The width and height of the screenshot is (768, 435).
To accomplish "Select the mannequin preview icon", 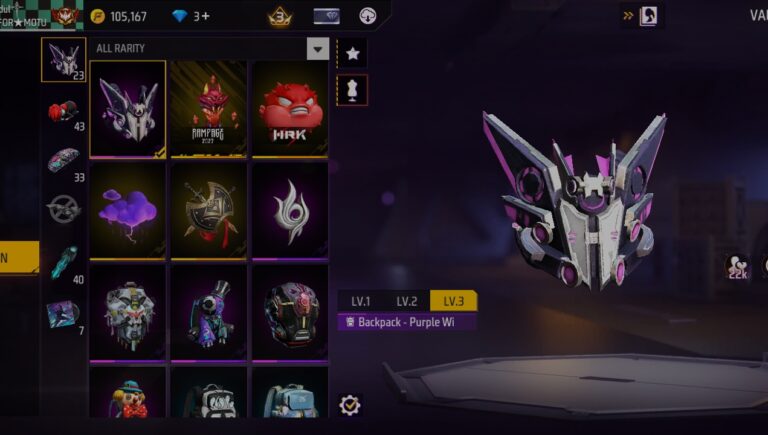I will pyautogui.click(x=352, y=89).
